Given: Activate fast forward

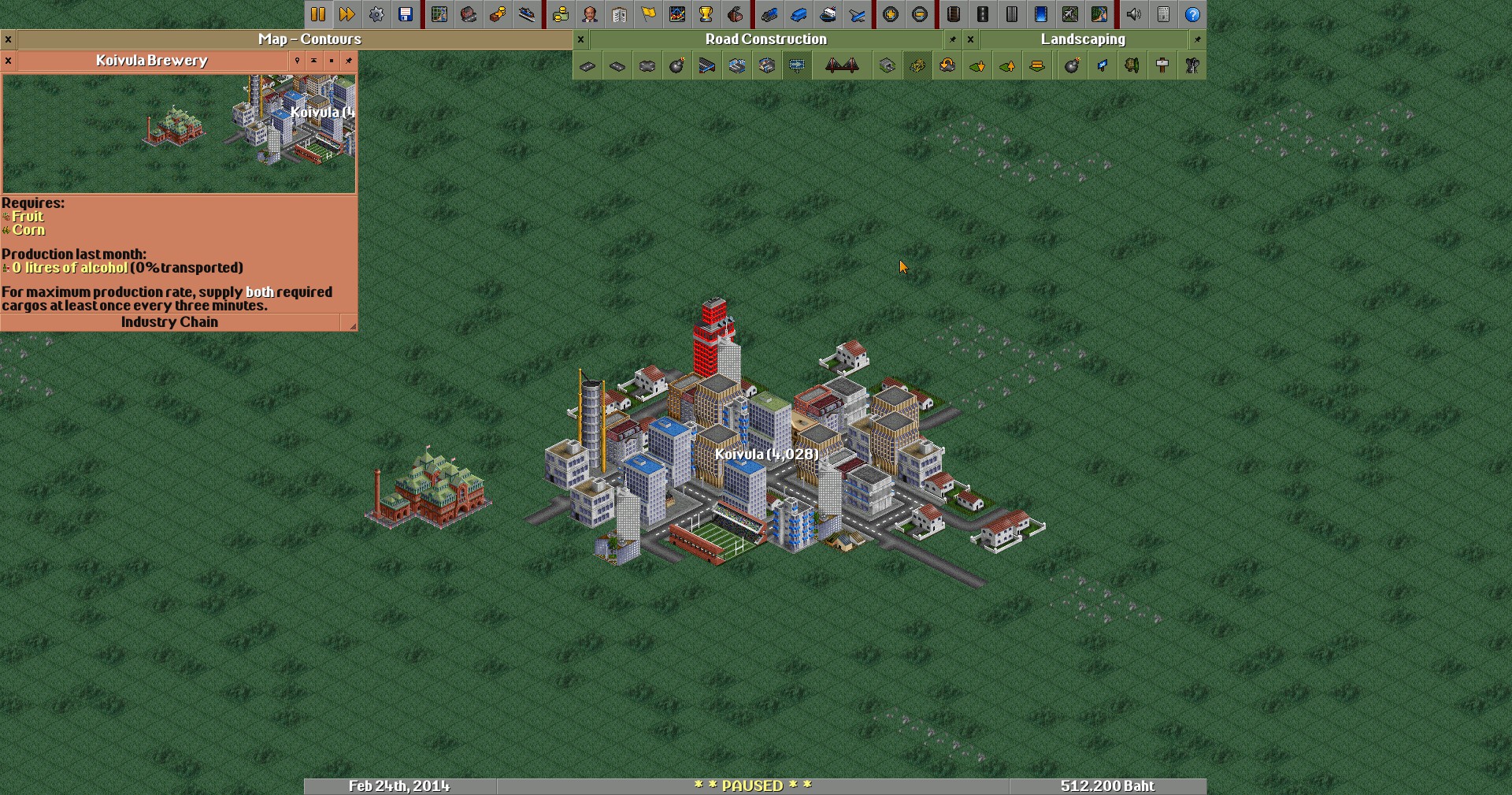Looking at the screenshot, I should coord(347,14).
